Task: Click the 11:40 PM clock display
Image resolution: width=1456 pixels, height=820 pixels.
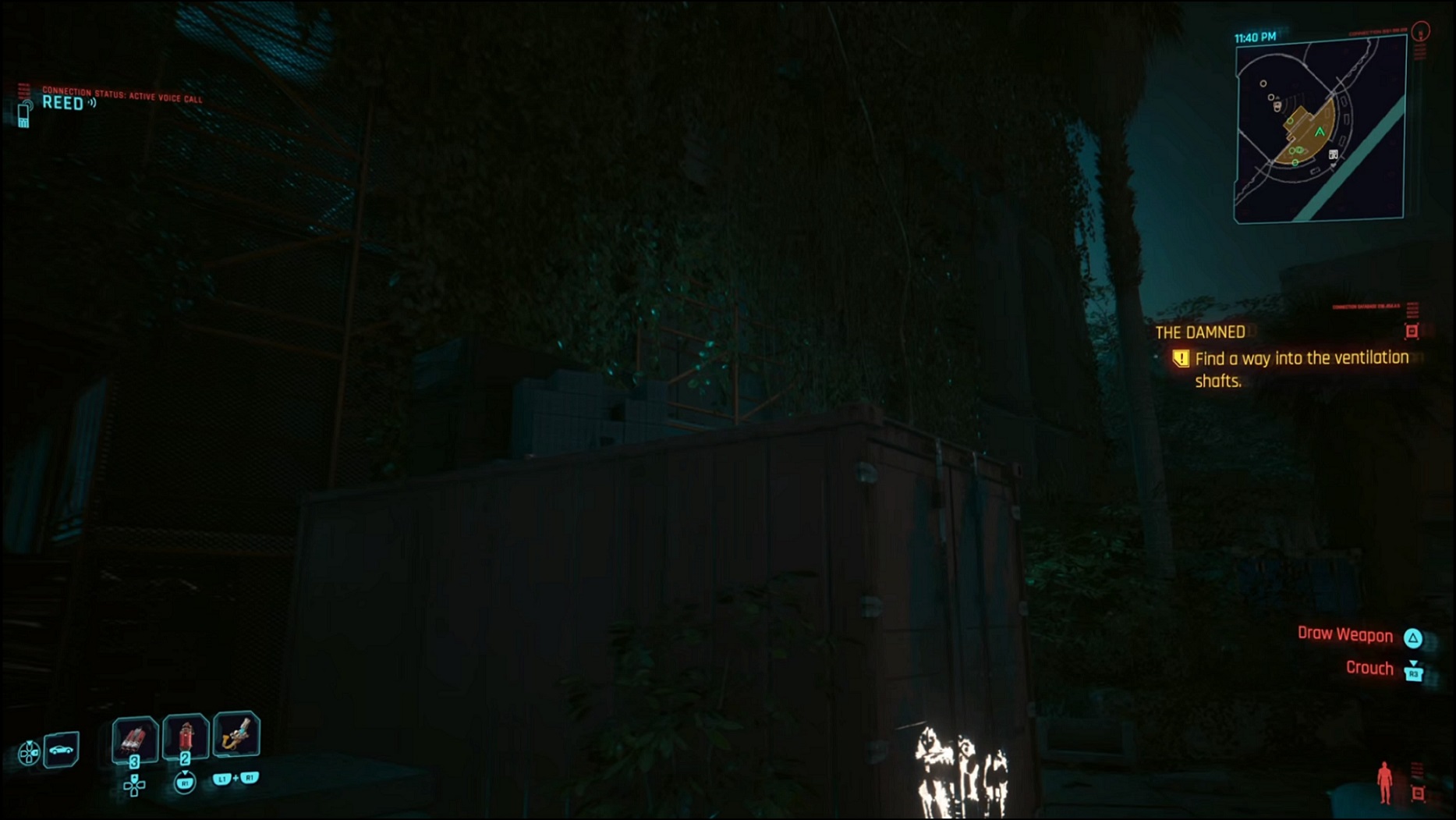Action: pyautogui.click(x=1256, y=36)
